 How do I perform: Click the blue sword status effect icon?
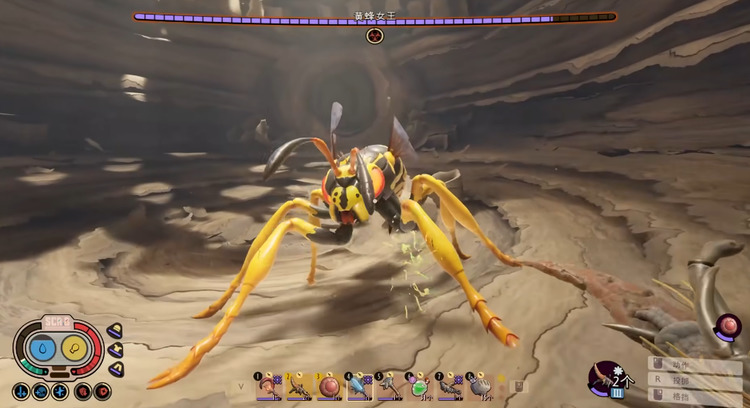(22, 391)
